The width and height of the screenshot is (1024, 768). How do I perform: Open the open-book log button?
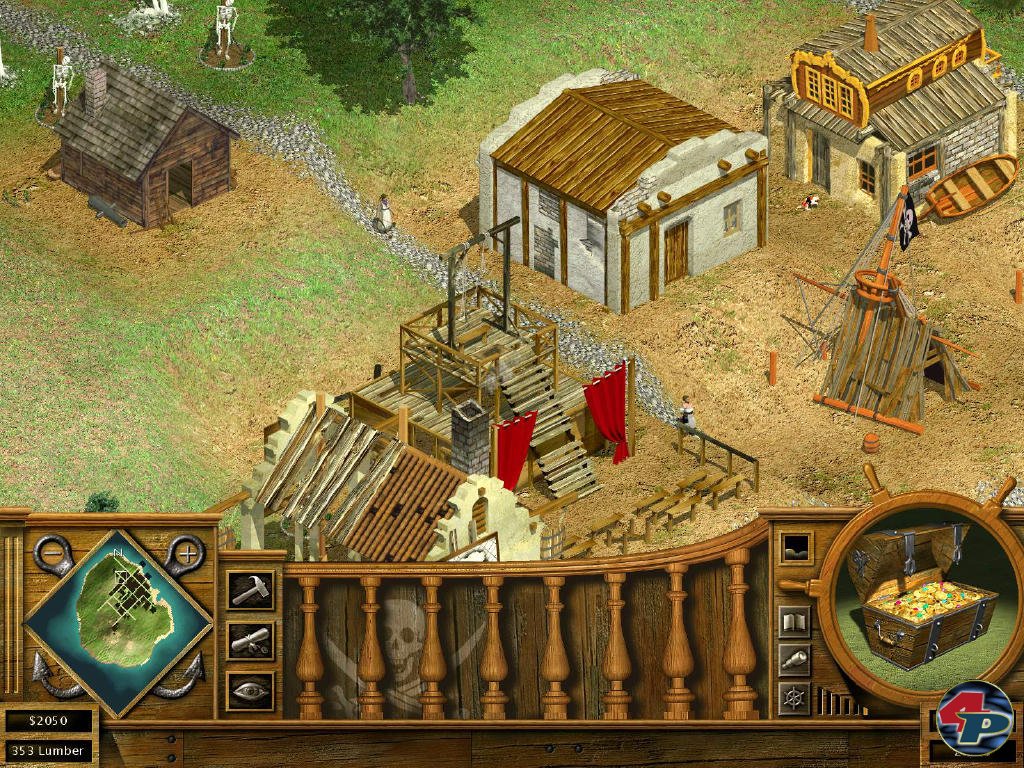(x=794, y=622)
